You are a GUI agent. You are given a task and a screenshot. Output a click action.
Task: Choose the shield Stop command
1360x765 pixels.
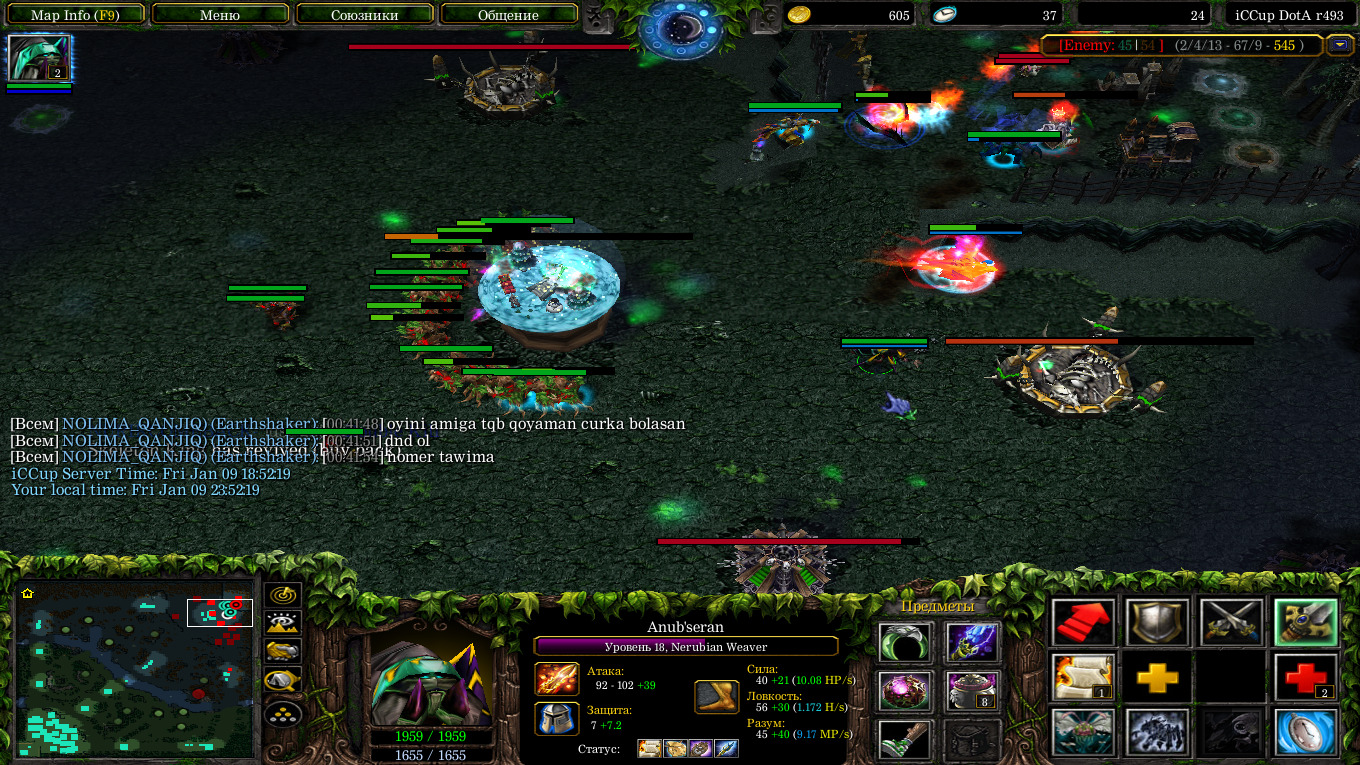[1157, 623]
